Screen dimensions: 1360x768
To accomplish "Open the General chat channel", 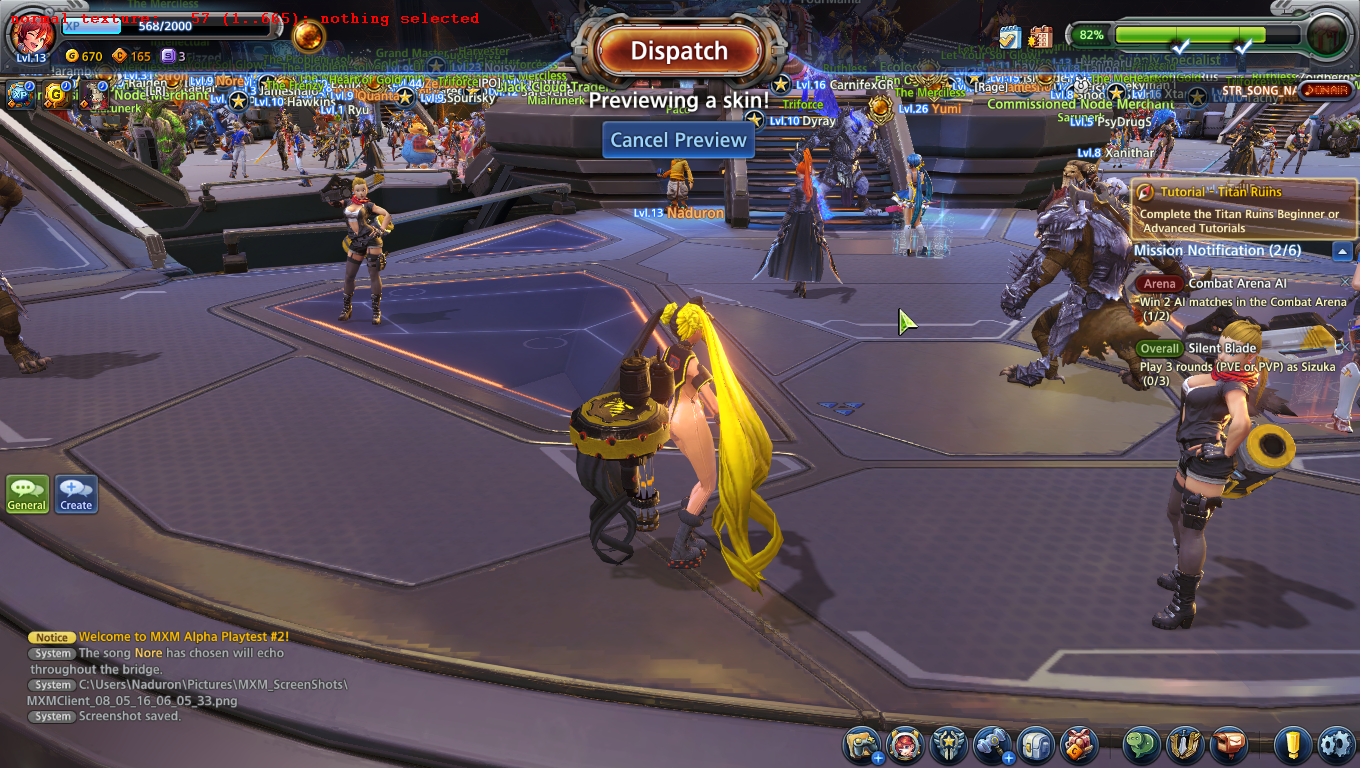I will pyautogui.click(x=27, y=494).
